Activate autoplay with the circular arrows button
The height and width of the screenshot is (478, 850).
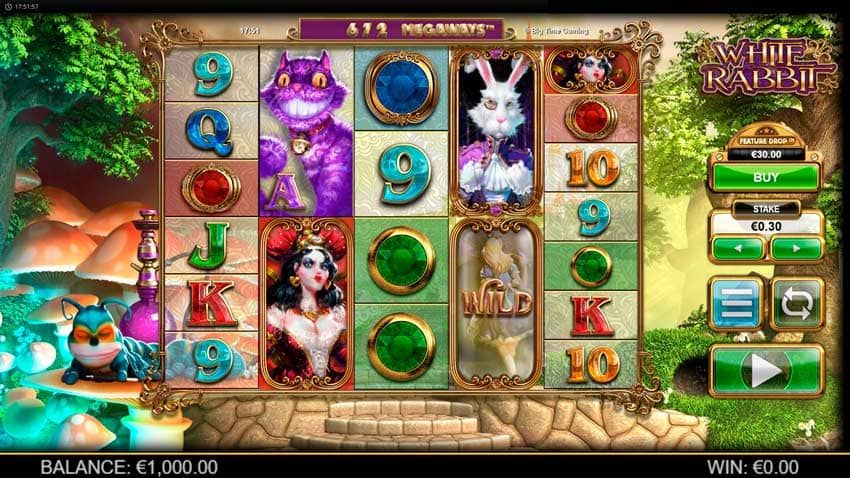(x=797, y=303)
